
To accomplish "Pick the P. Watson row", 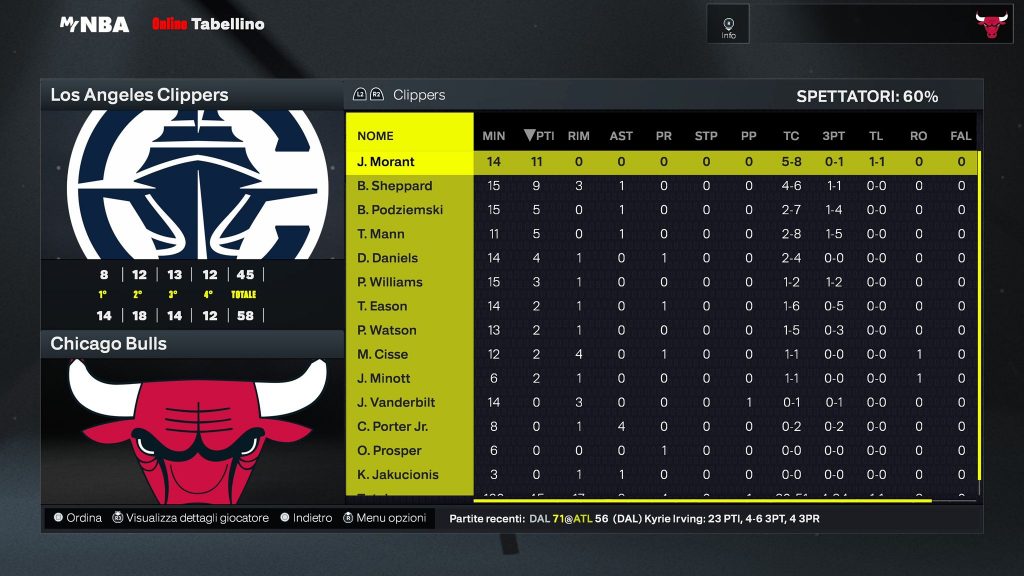I will click(387, 330).
